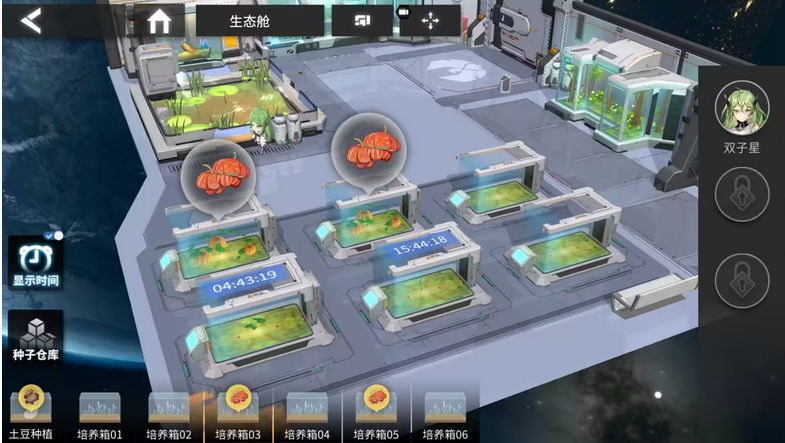The width and height of the screenshot is (785, 443).
Task: Return to the home screen
Action: click(x=159, y=20)
